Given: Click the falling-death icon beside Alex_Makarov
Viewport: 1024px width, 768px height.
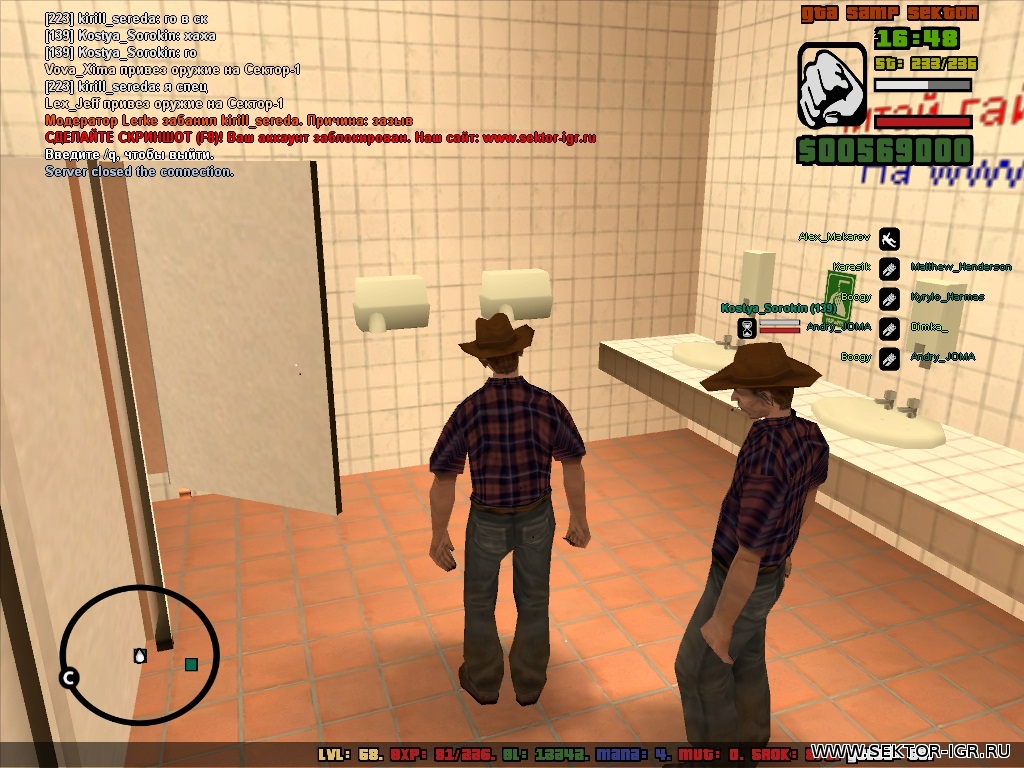Looking at the screenshot, I should (889, 238).
